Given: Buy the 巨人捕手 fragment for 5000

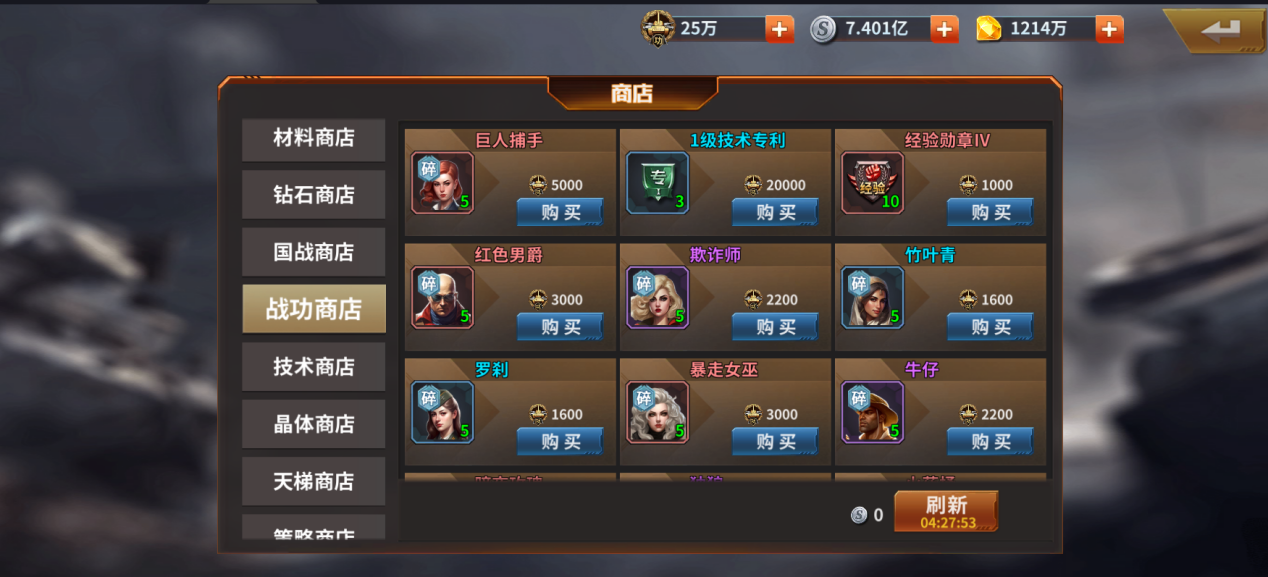Looking at the screenshot, I should (x=559, y=212).
